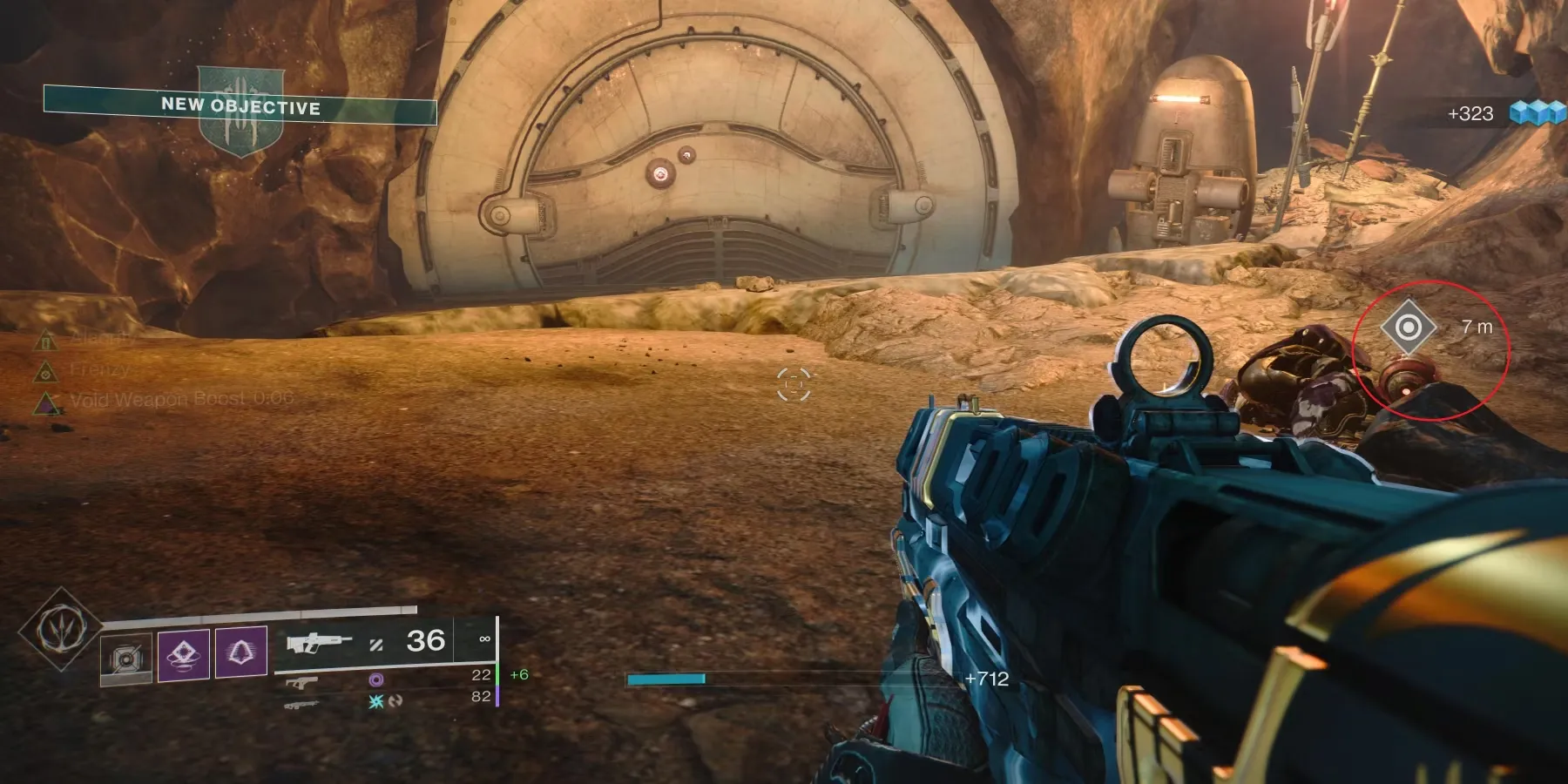1568x784 pixels.
Task: Switch to the bottom weapon with 82 ammo
Action: [x=301, y=704]
